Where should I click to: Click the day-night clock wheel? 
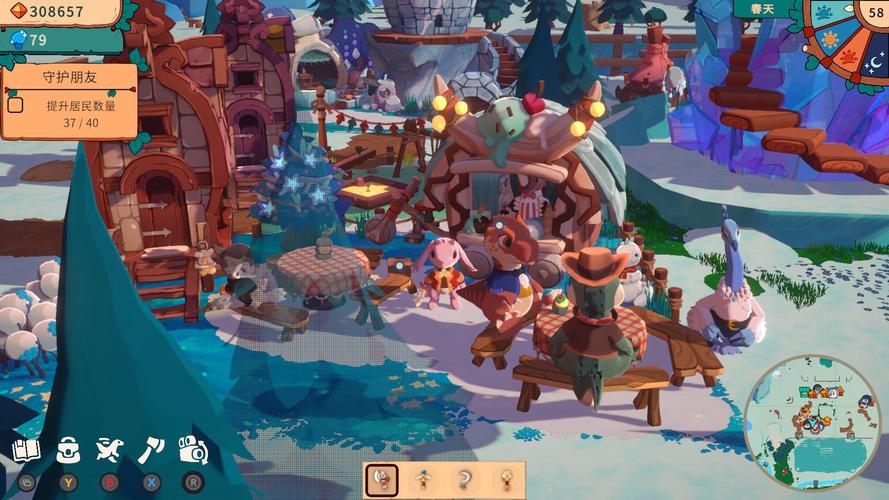(x=845, y=40)
